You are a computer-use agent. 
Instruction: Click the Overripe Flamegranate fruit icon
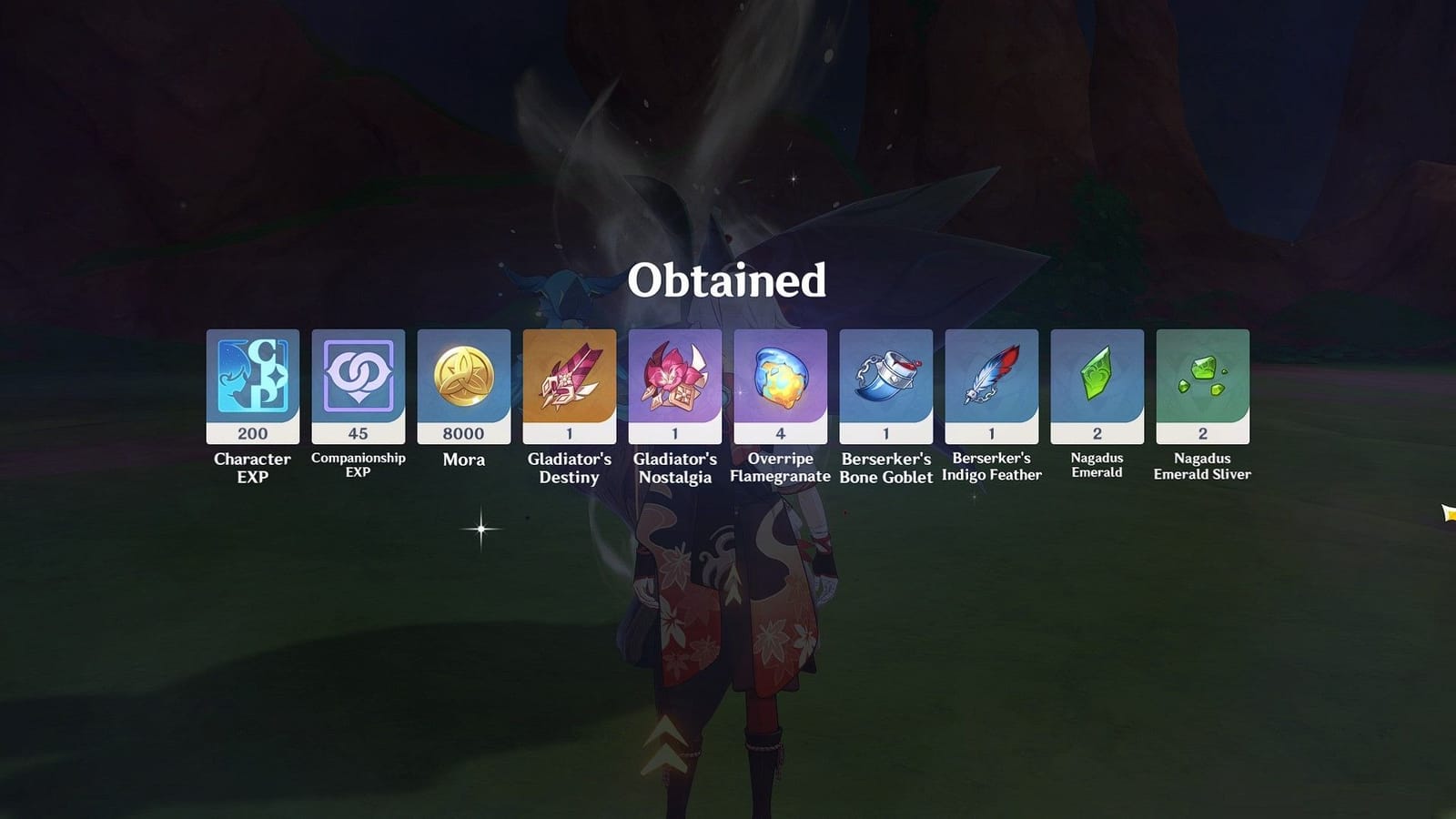pos(780,378)
